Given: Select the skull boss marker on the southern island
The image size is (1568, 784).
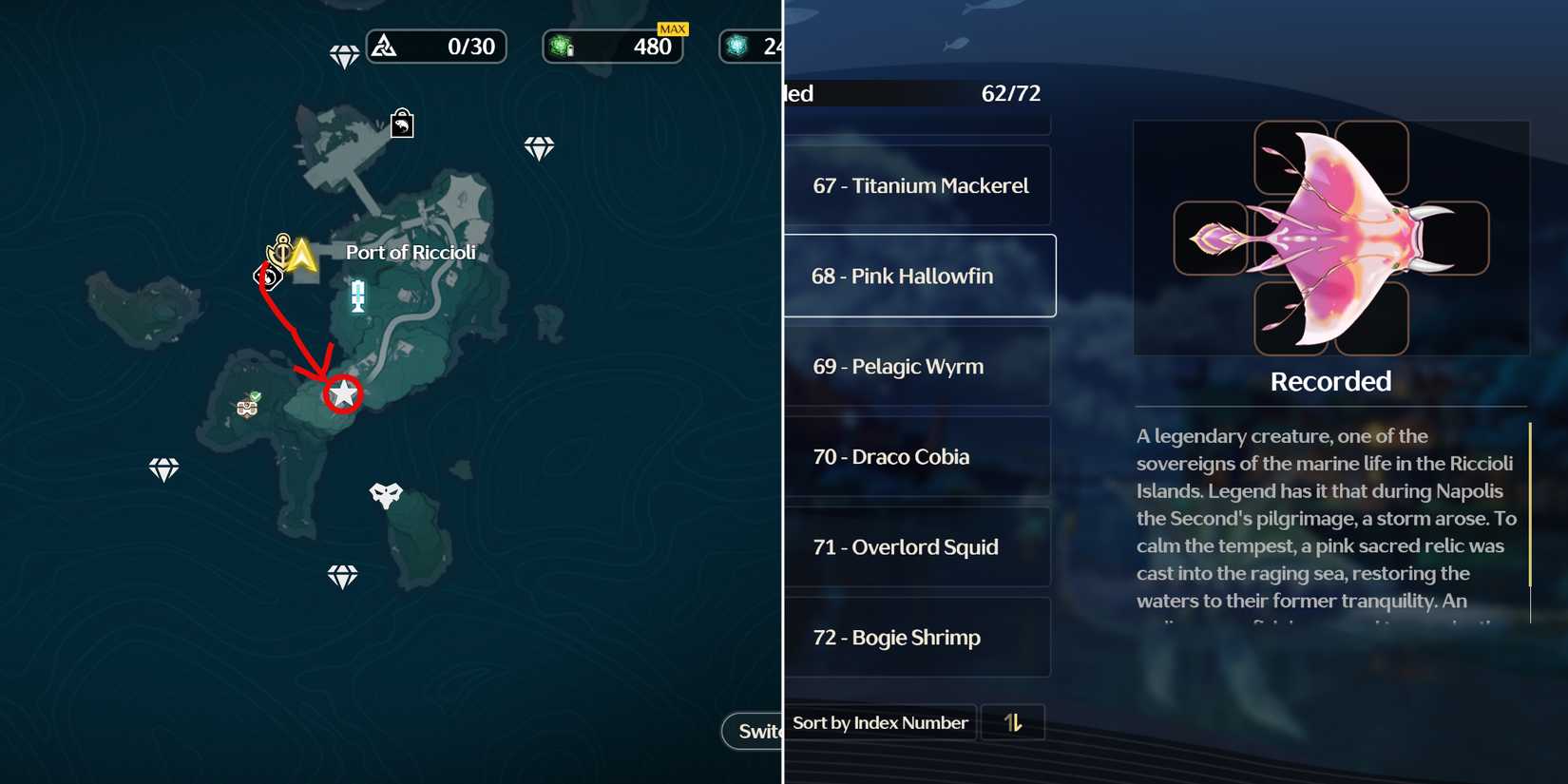Looking at the screenshot, I should 384,494.
